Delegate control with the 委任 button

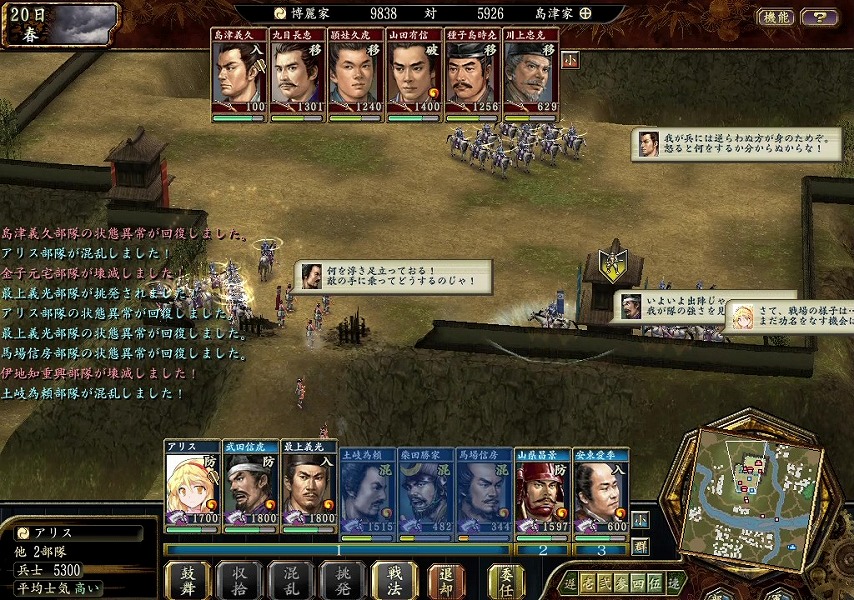coord(506,580)
